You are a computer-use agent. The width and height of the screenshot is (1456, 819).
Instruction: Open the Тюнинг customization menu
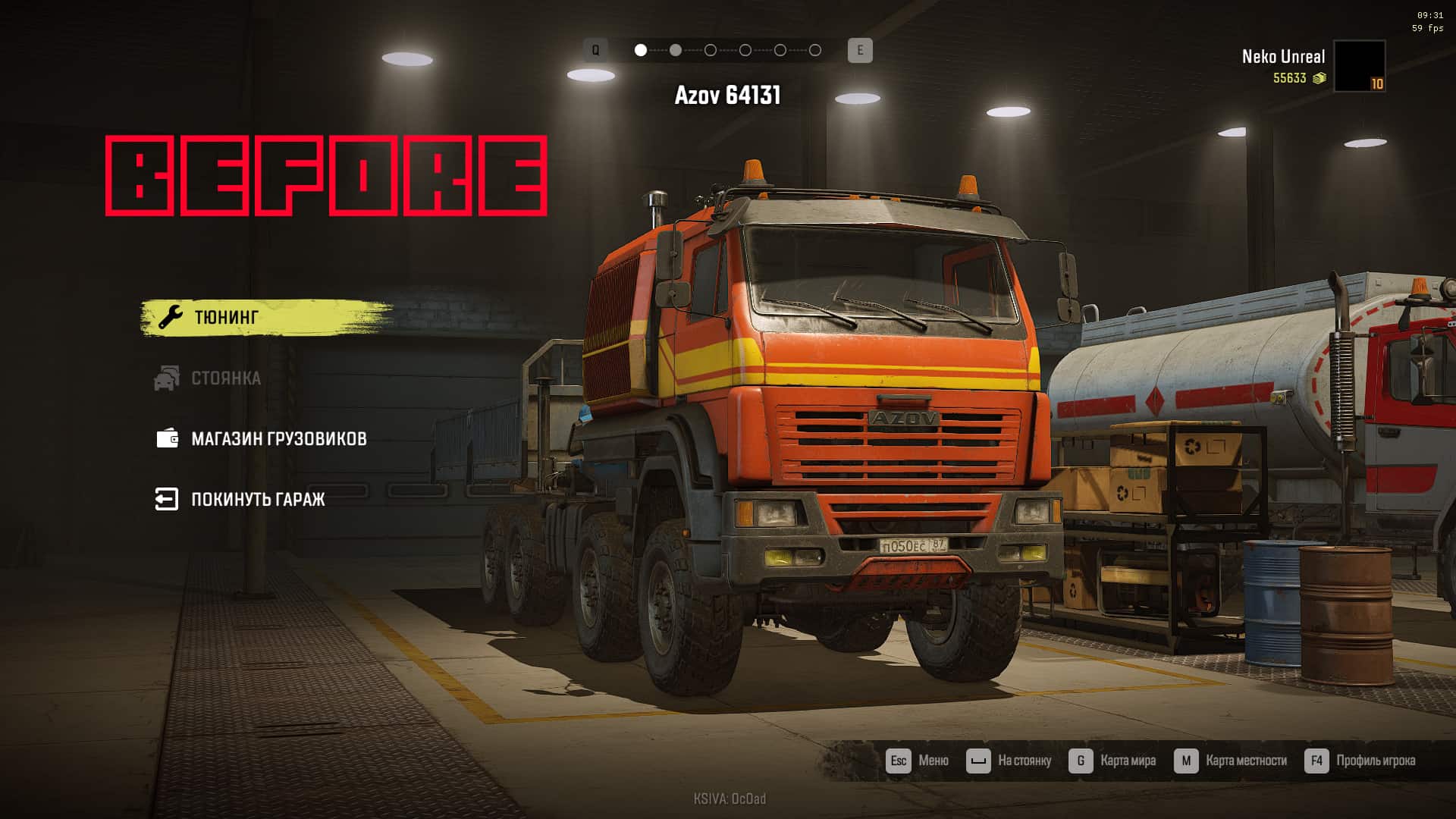click(x=226, y=317)
